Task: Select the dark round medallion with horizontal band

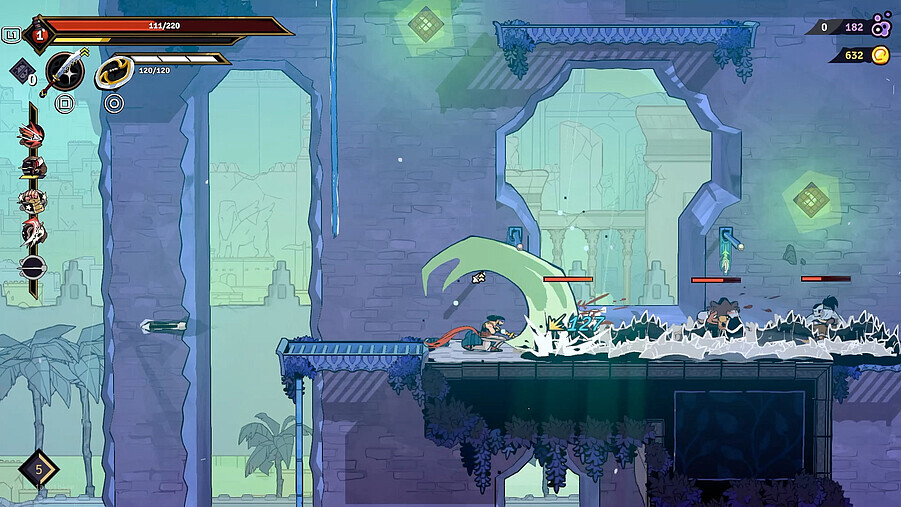Action: click(32, 266)
